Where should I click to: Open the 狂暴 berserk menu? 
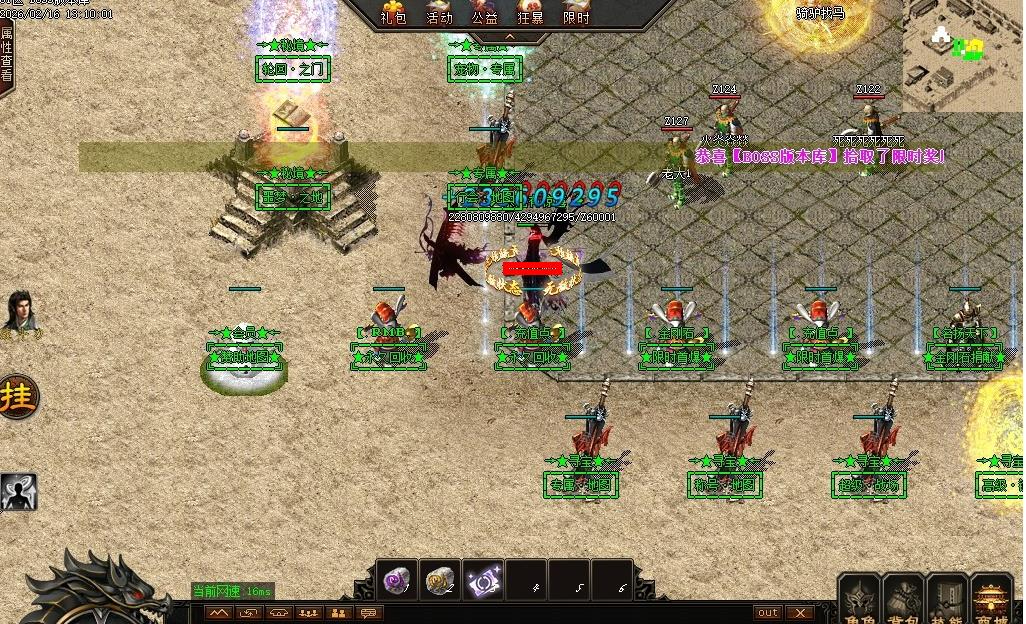pyautogui.click(x=531, y=12)
